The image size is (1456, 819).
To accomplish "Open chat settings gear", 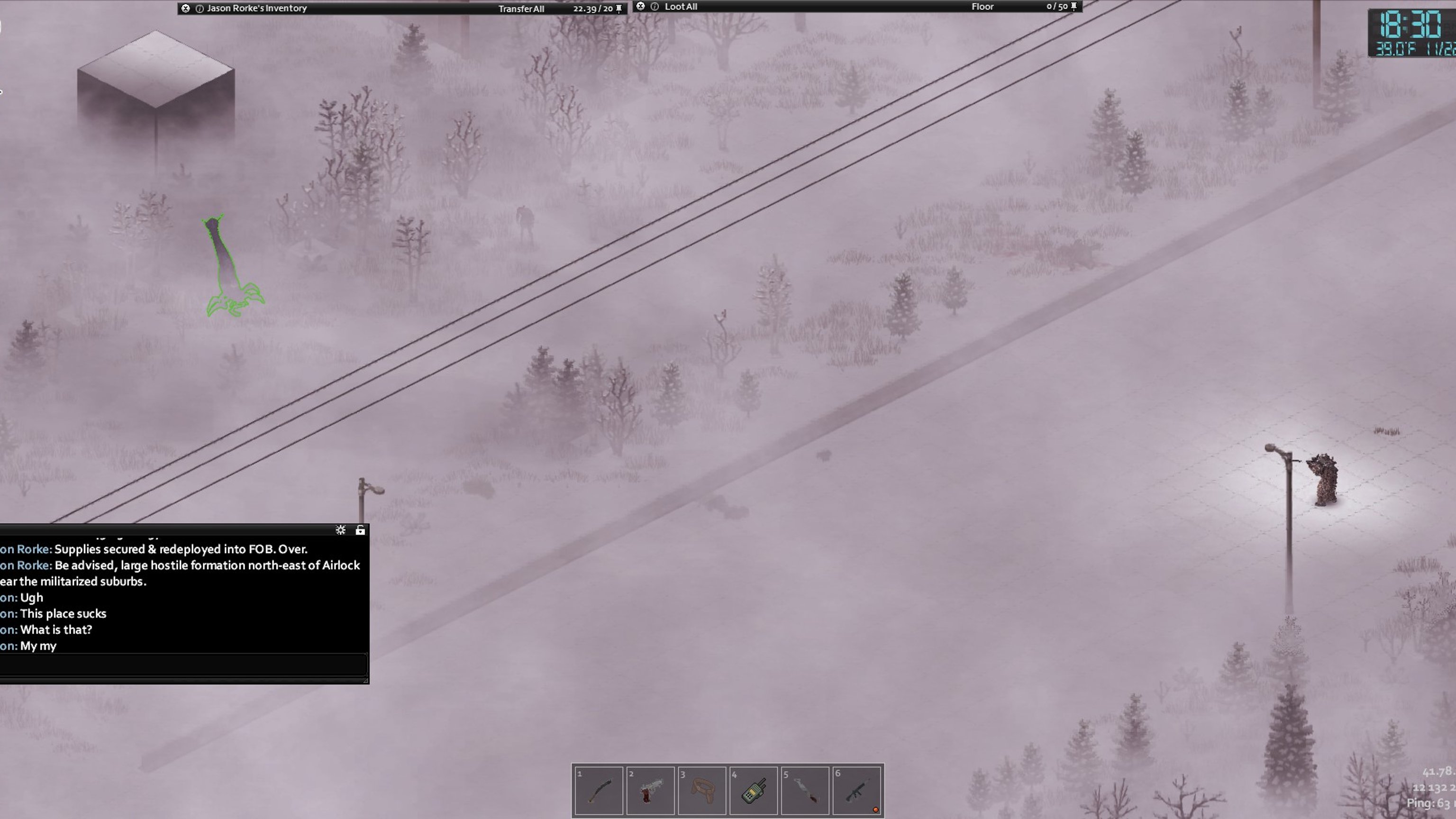I will [x=340, y=530].
